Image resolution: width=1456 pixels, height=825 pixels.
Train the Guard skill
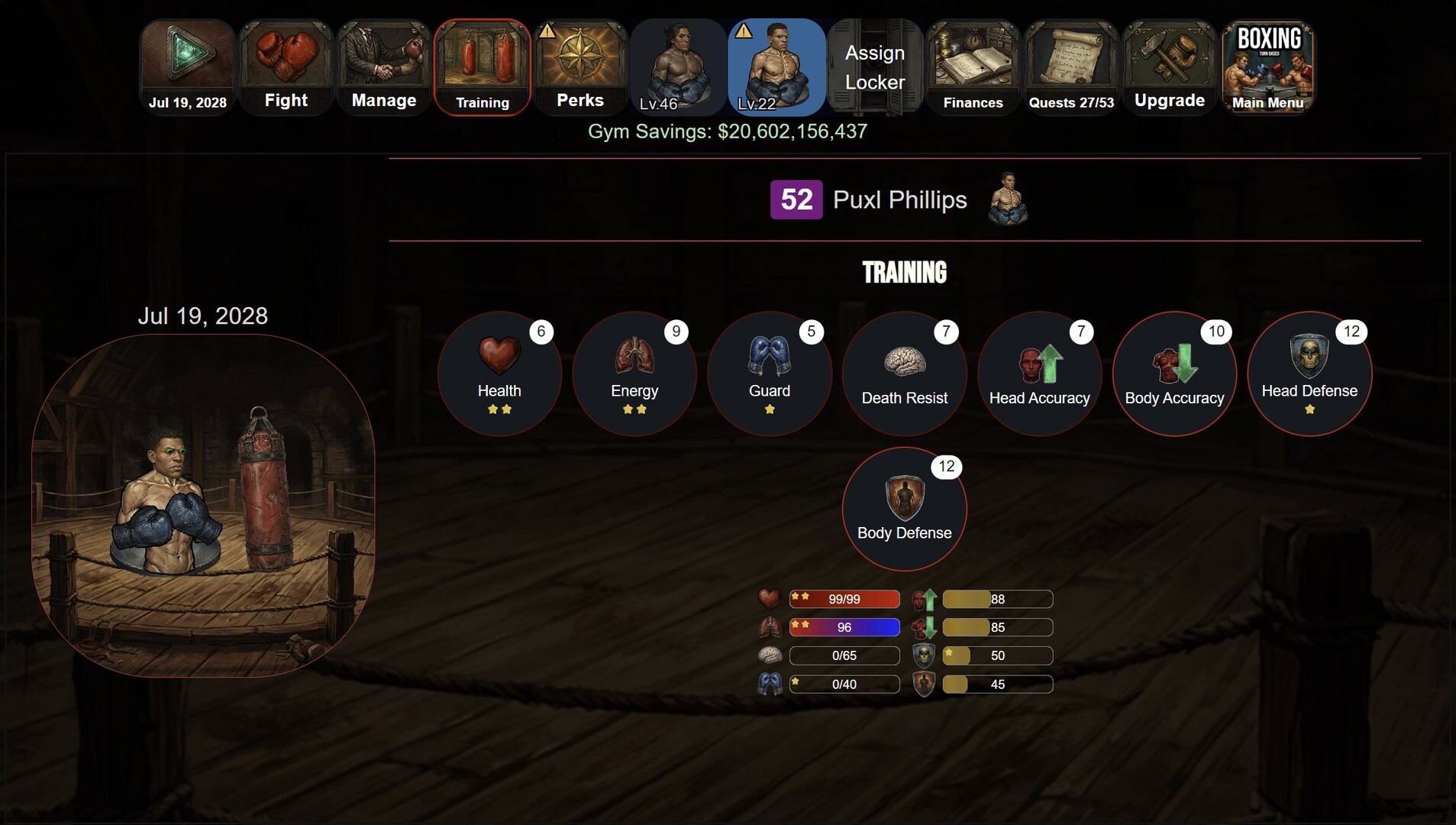(770, 374)
